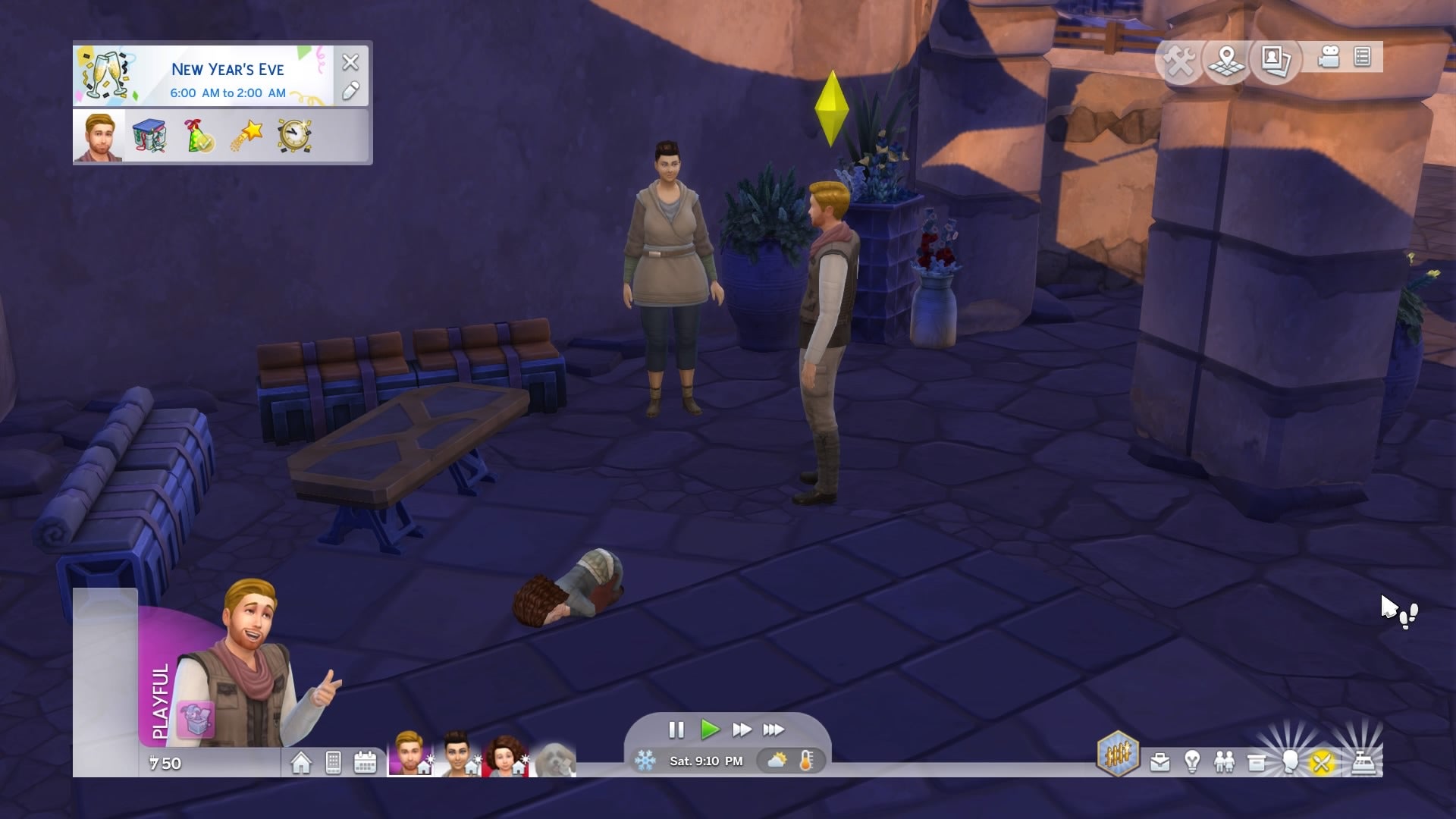Close the New Year's Eve holiday panel

(x=350, y=62)
